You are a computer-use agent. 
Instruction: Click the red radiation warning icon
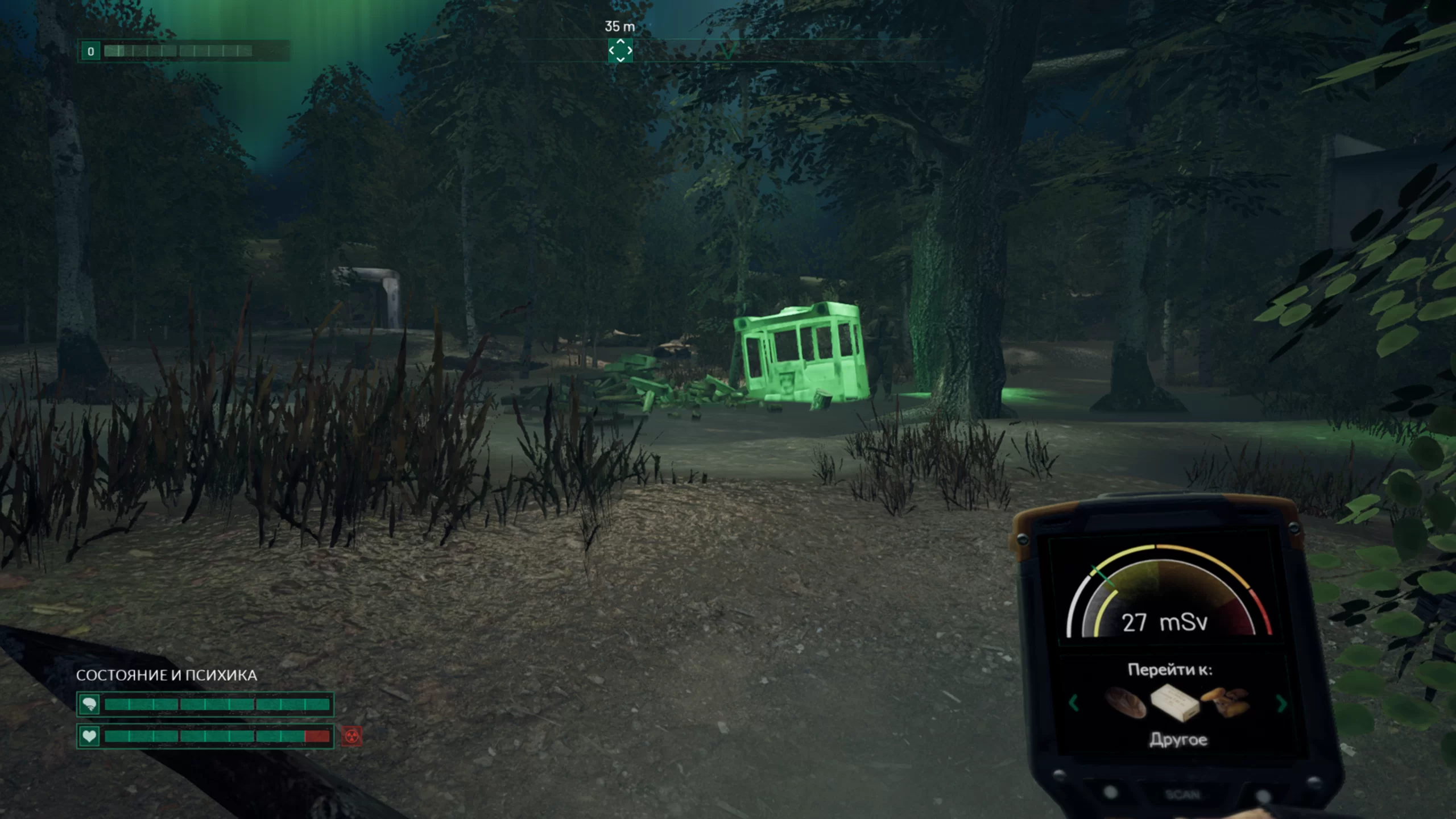point(352,737)
